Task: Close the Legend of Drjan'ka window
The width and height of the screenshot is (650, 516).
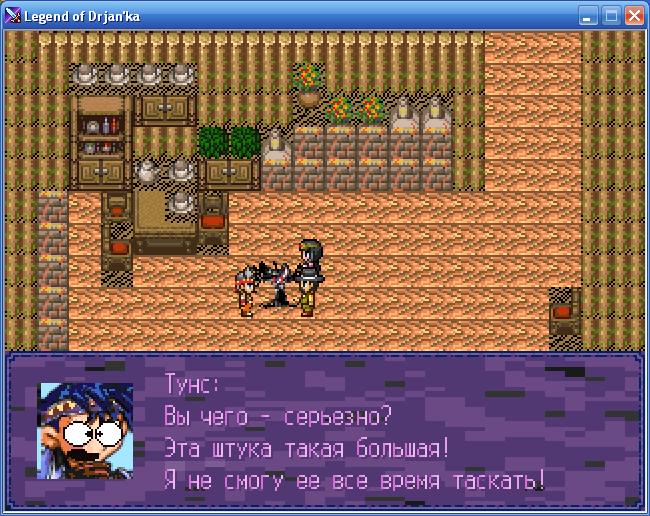Action: click(634, 16)
